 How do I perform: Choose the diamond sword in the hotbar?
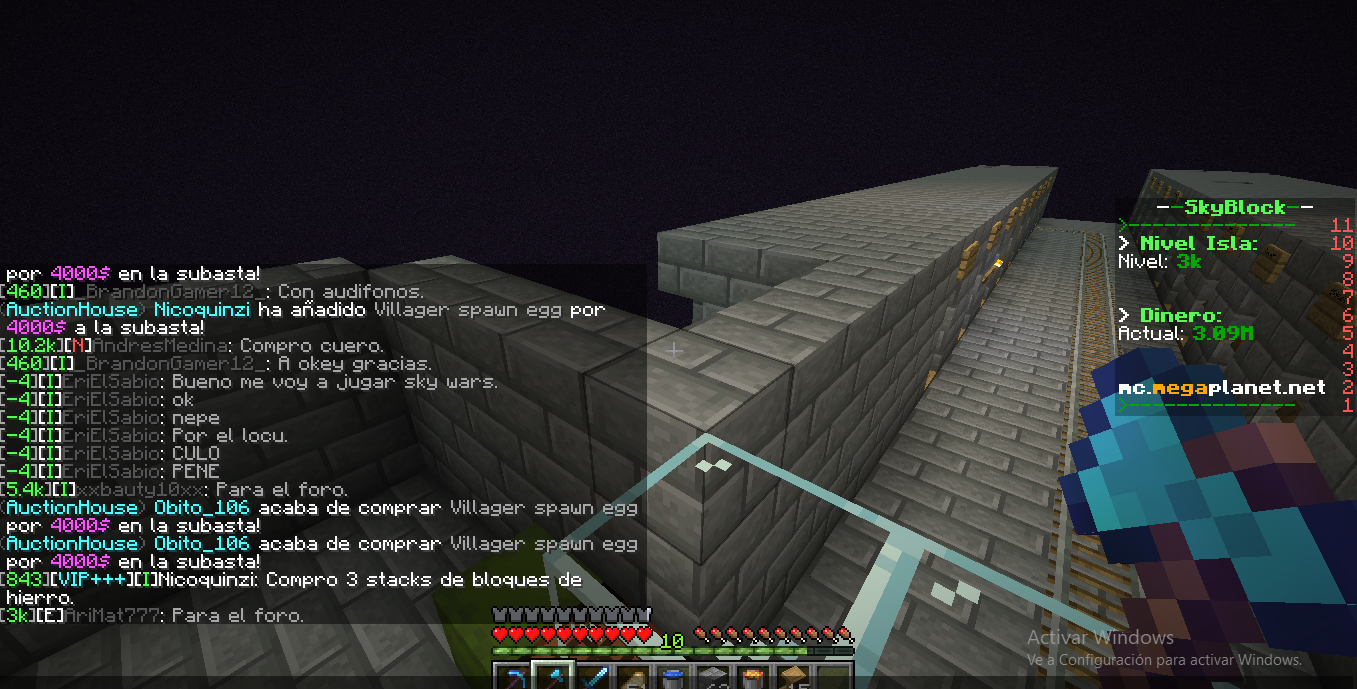point(593,679)
